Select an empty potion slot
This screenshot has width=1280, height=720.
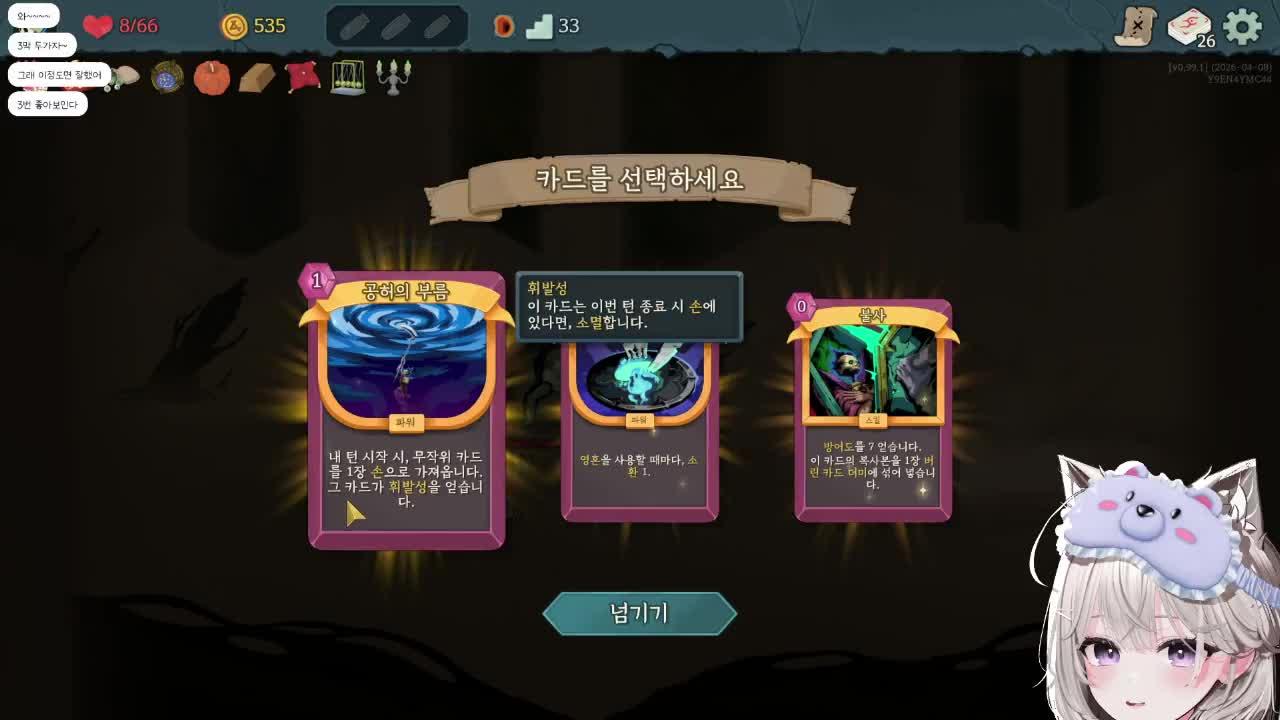tap(354, 25)
